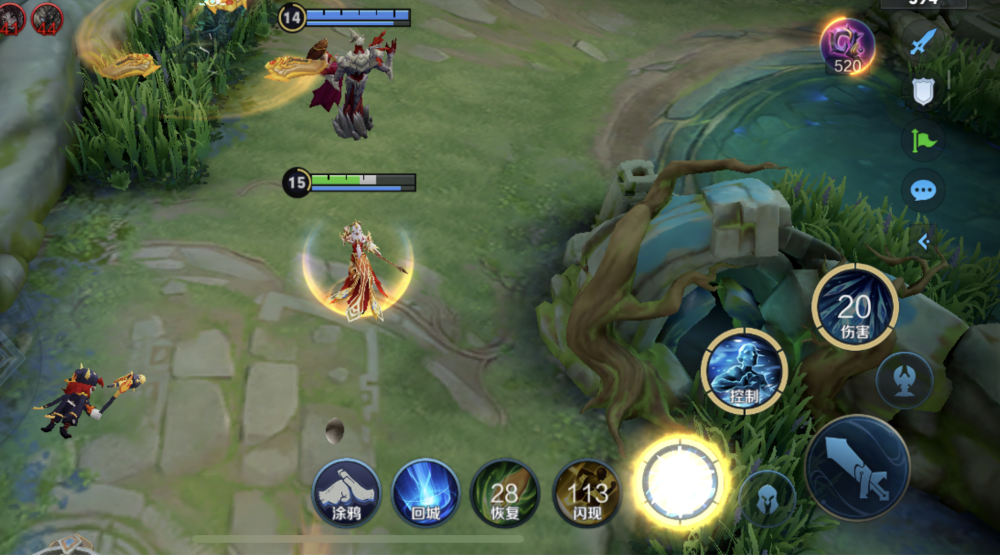
Task: Buy the recommended item costing 520
Action: [847, 46]
